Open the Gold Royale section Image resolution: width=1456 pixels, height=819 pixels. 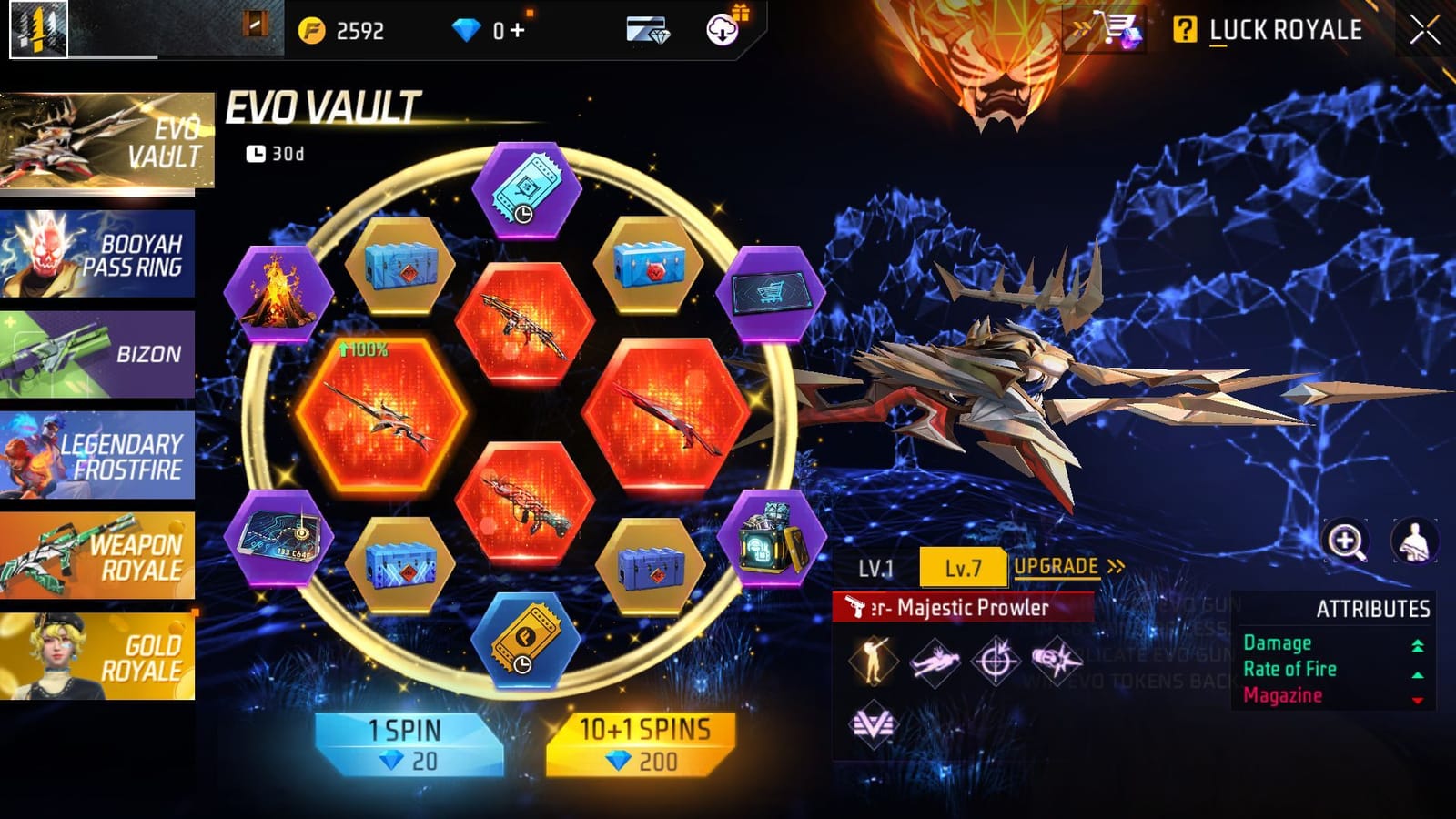coord(100,657)
